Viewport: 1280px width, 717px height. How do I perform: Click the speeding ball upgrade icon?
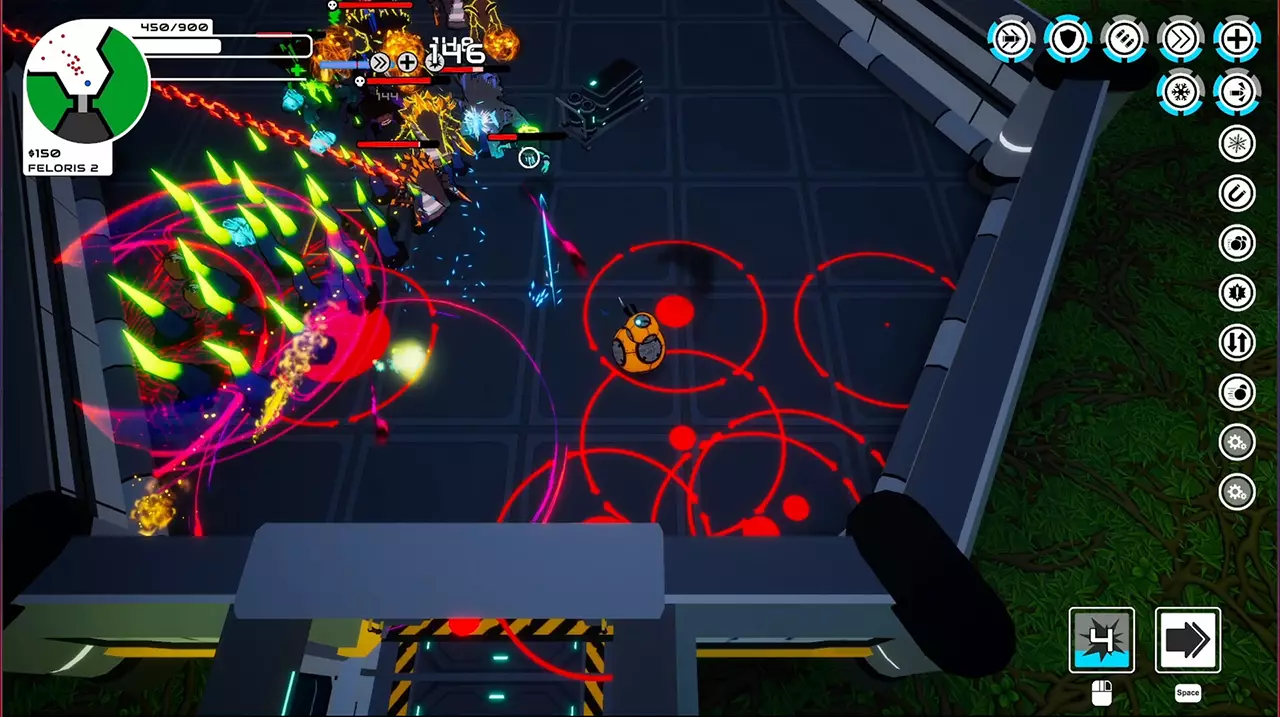click(x=1237, y=393)
